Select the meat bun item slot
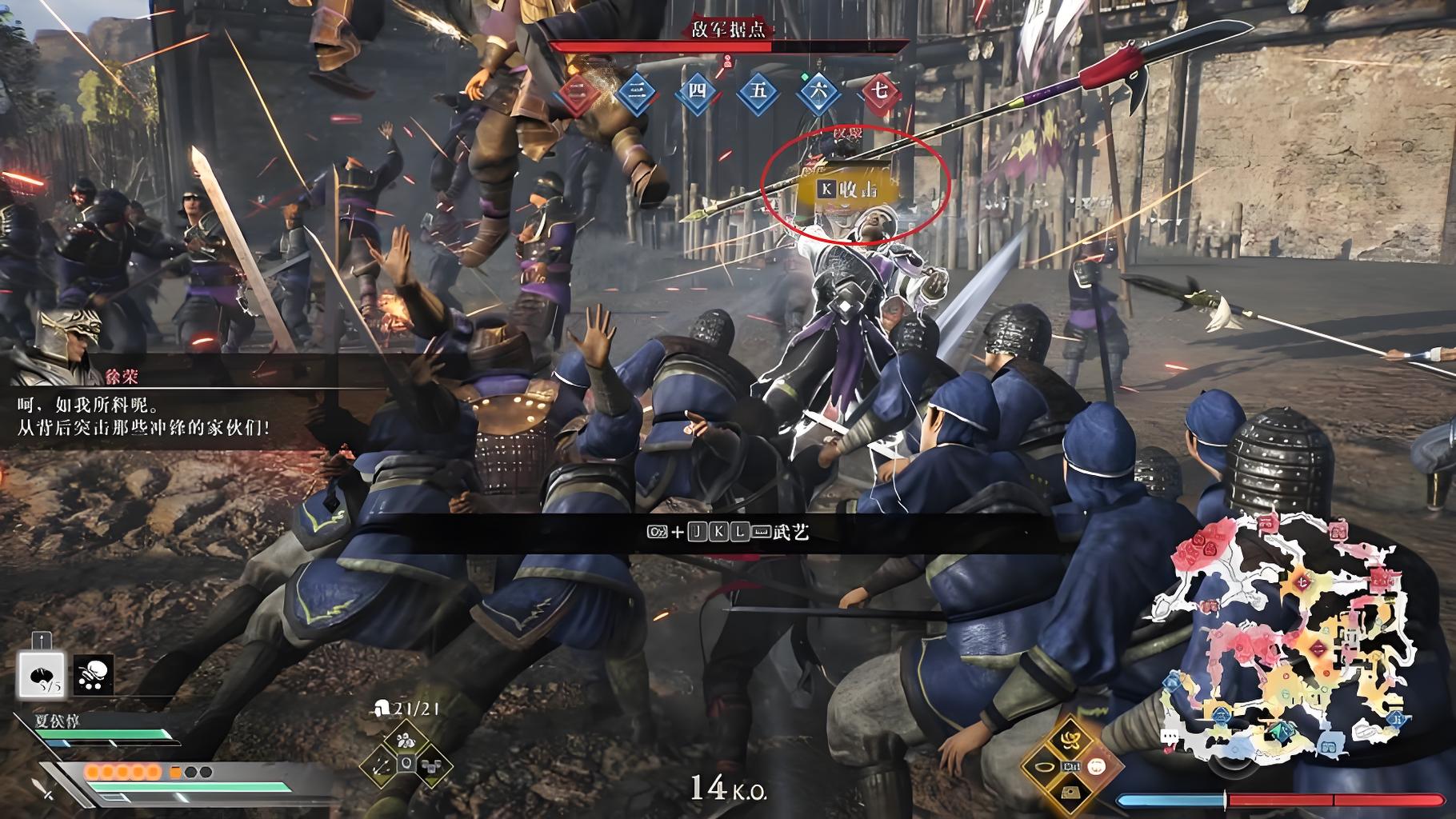 click(x=41, y=675)
